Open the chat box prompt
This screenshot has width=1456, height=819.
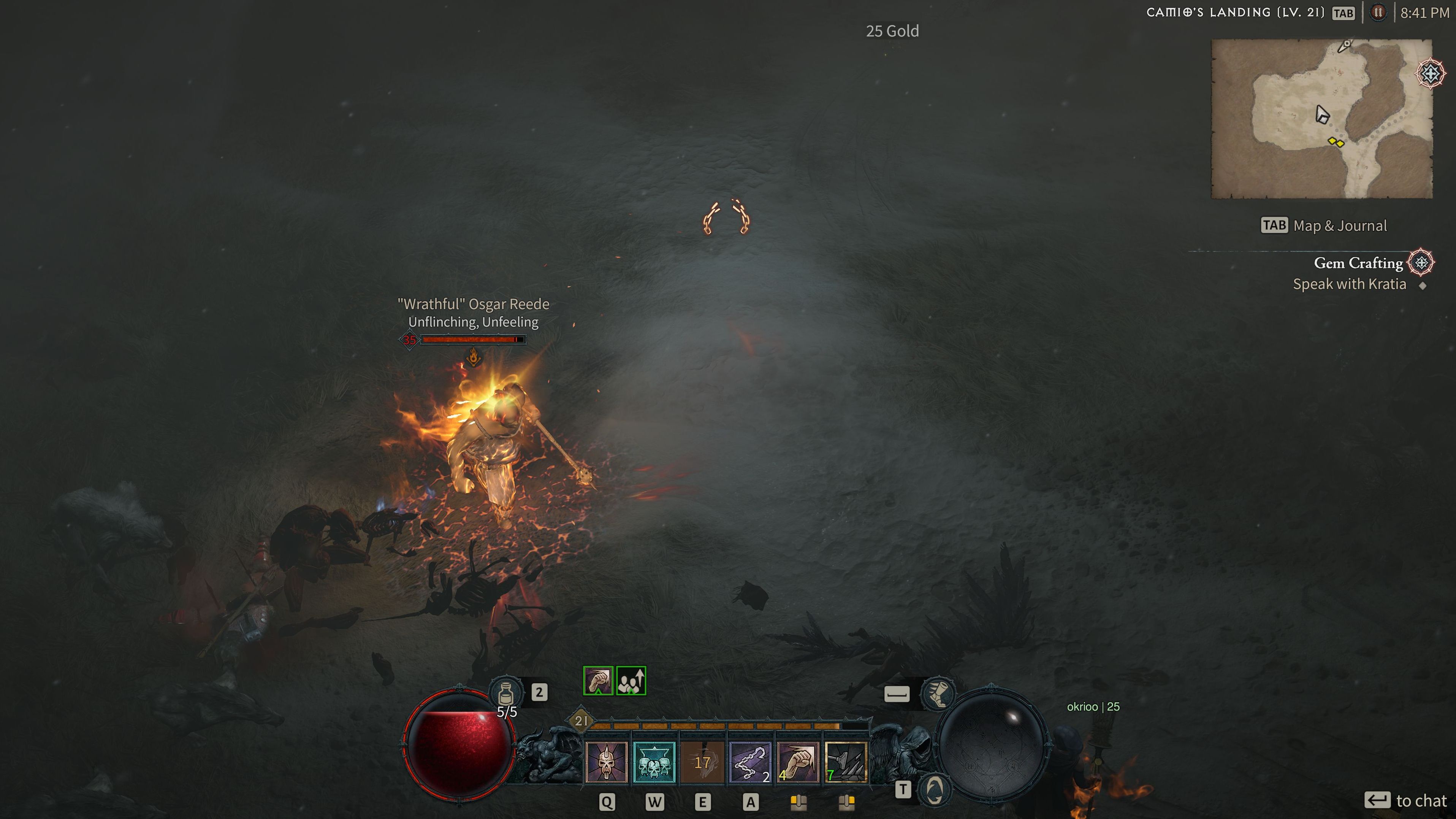click(x=1406, y=800)
